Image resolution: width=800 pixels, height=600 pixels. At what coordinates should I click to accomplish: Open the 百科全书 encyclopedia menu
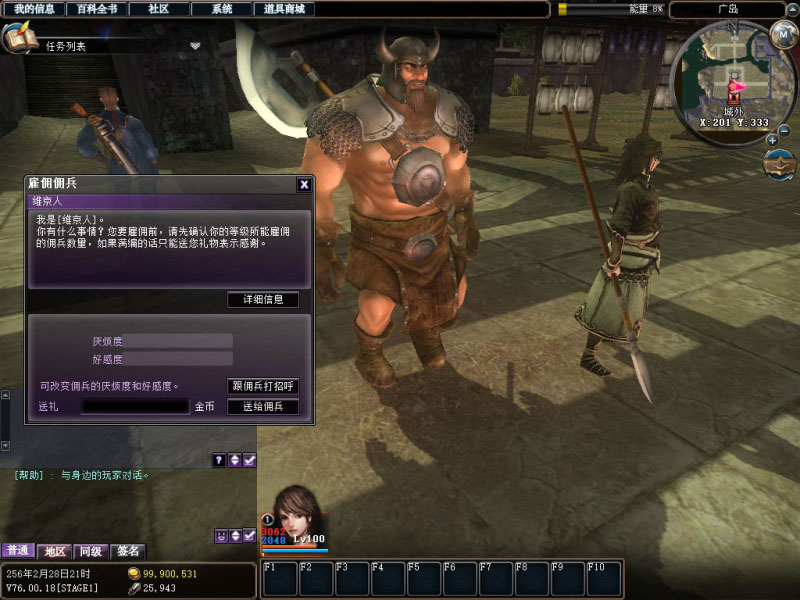pyautogui.click(x=97, y=9)
